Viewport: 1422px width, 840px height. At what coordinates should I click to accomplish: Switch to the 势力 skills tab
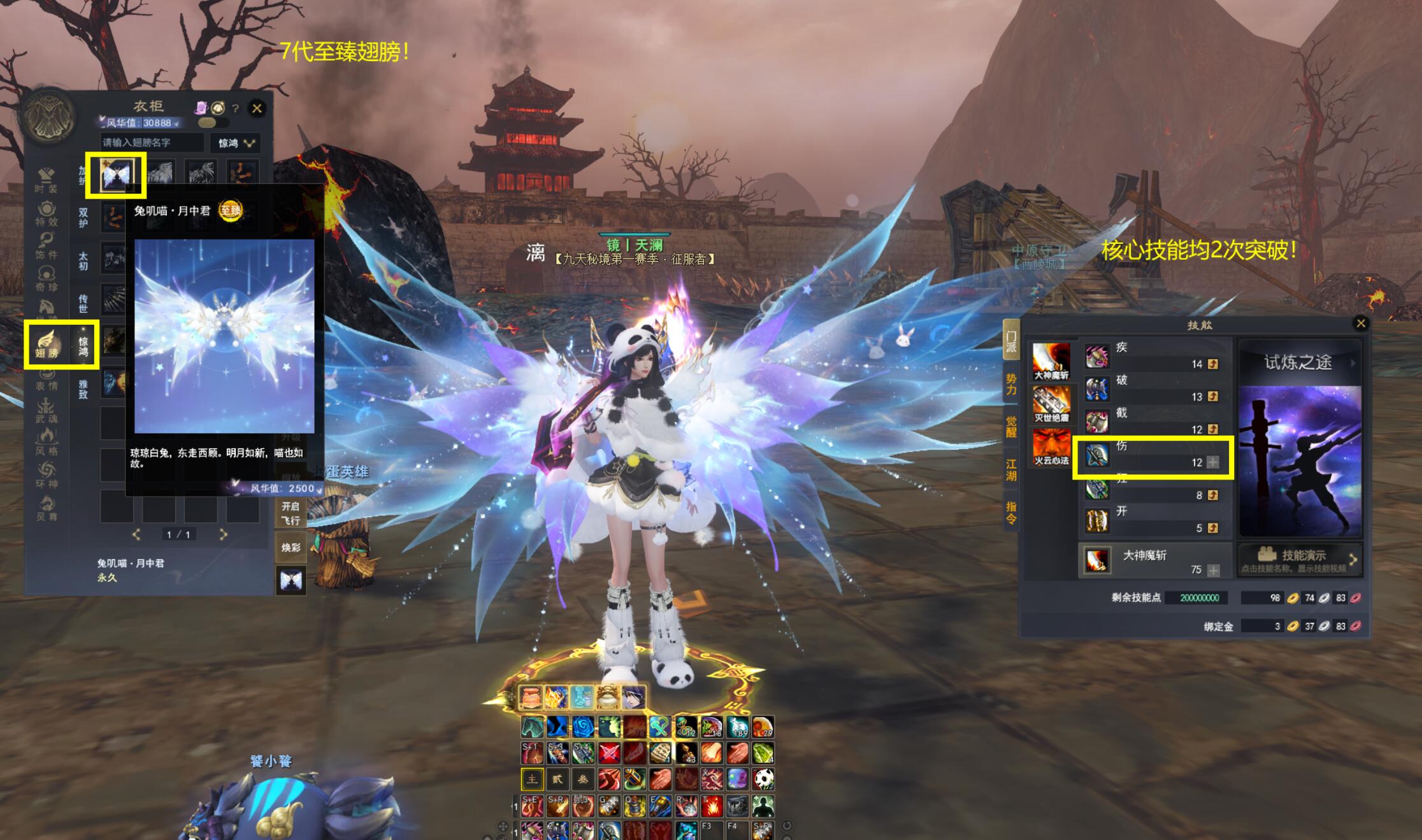(x=1011, y=384)
